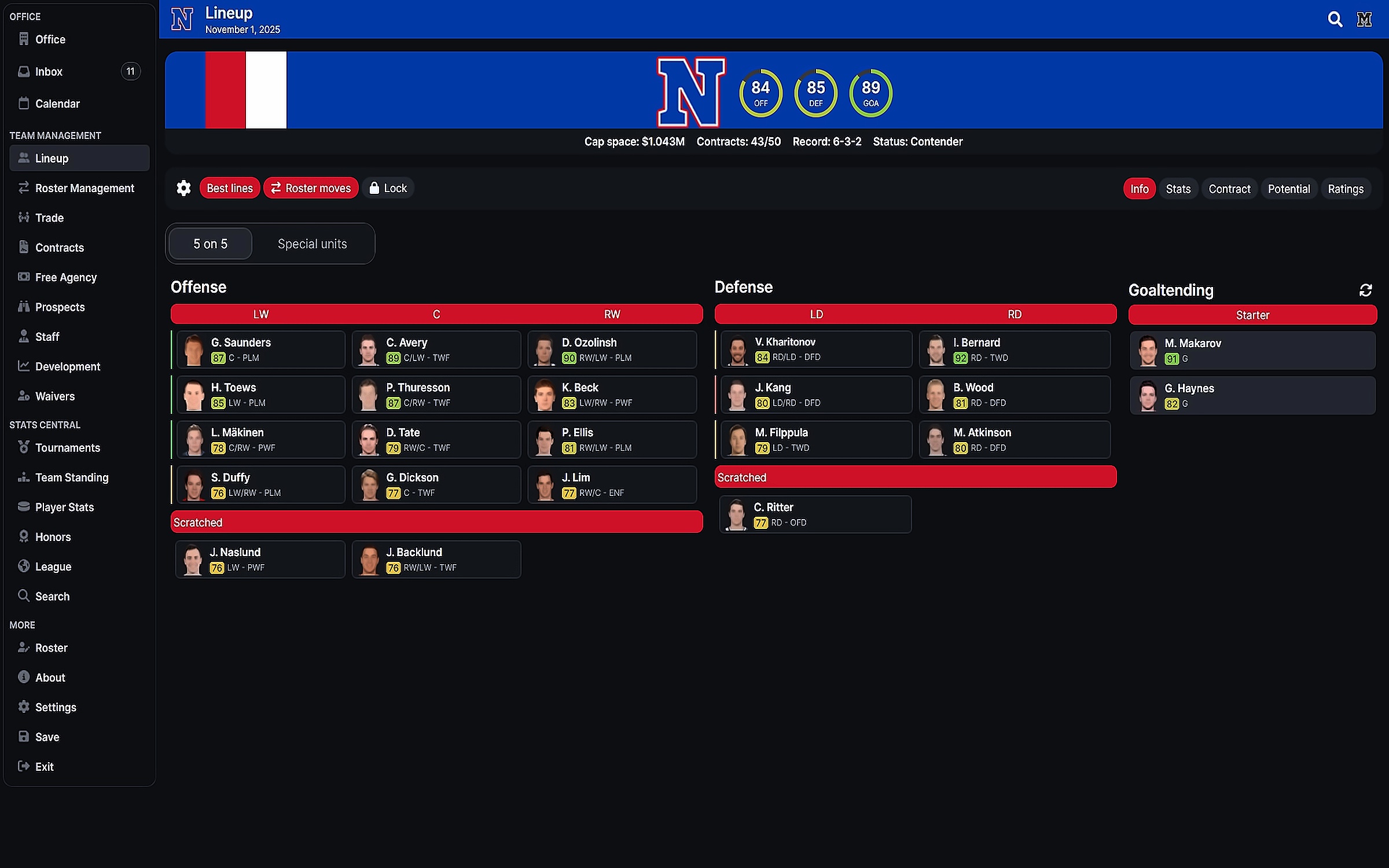The height and width of the screenshot is (868, 1389).
Task: Select Free Agency in sidebar
Action: (x=65, y=277)
